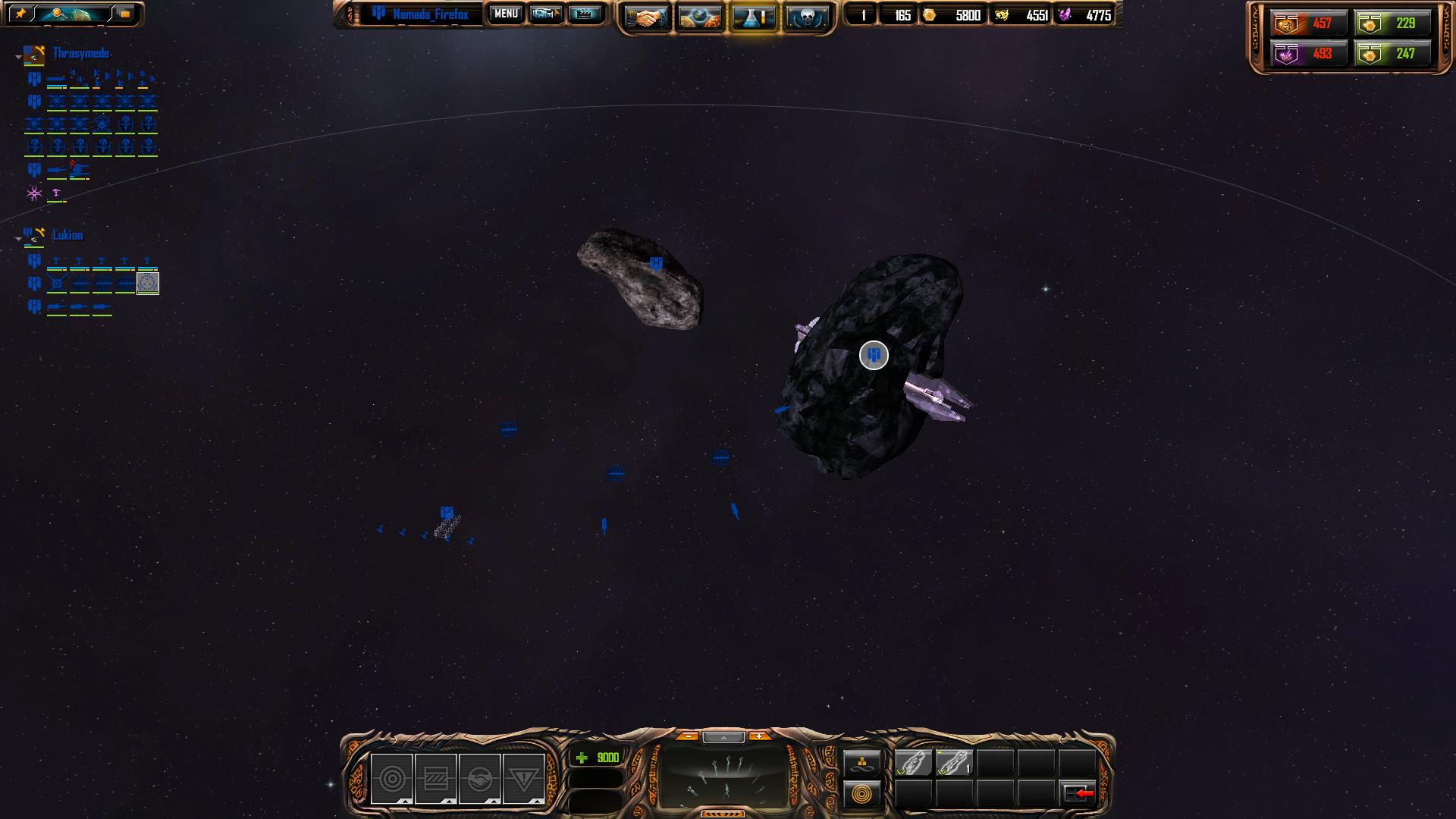The height and width of the screenshot is (819, 1456).
Task: Click the red arrow back button
Action: pos(1078,793)
